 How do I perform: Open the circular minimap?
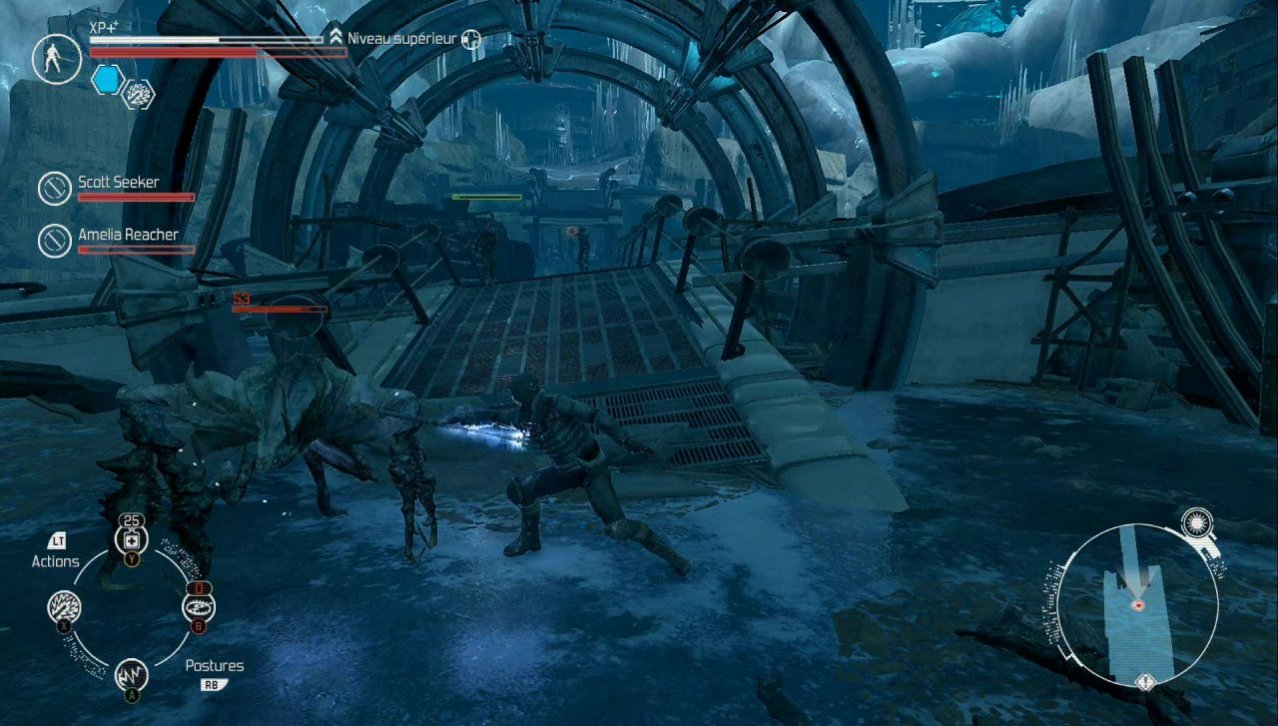[1137, 604]
